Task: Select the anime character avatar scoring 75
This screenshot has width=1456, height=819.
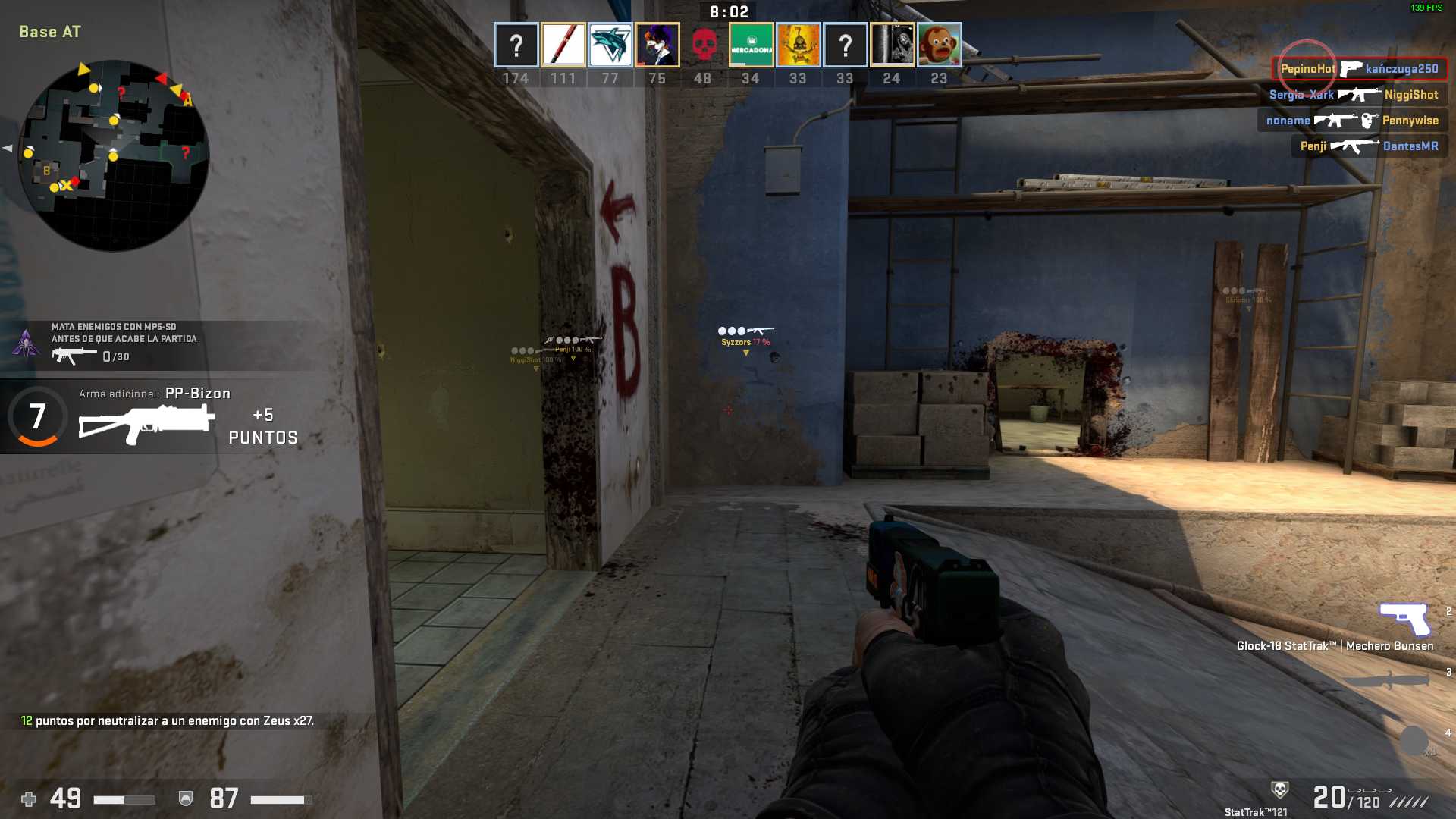Action: tap(657, 45)
